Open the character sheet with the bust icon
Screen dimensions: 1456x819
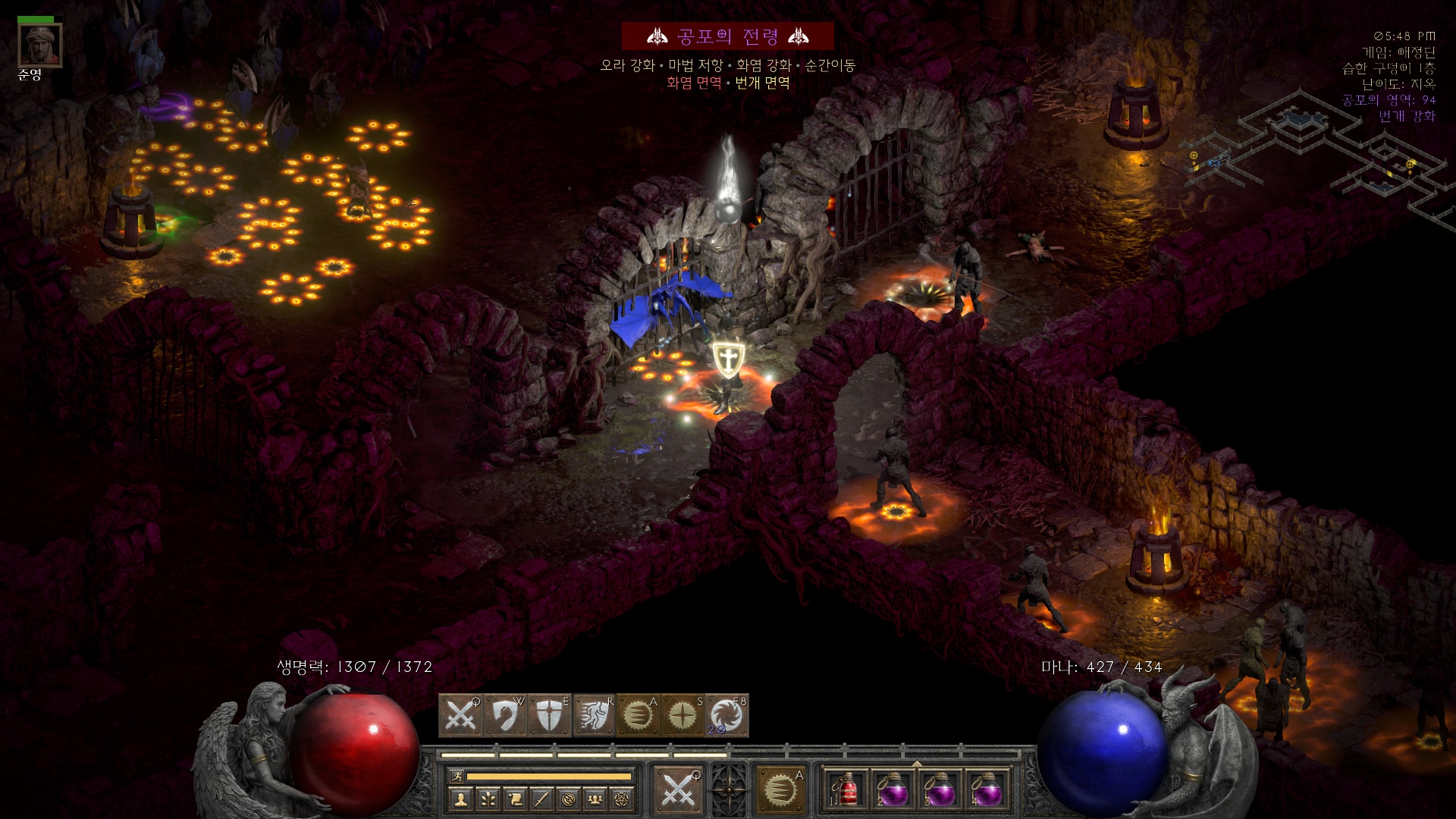click(x=460, y=799)
